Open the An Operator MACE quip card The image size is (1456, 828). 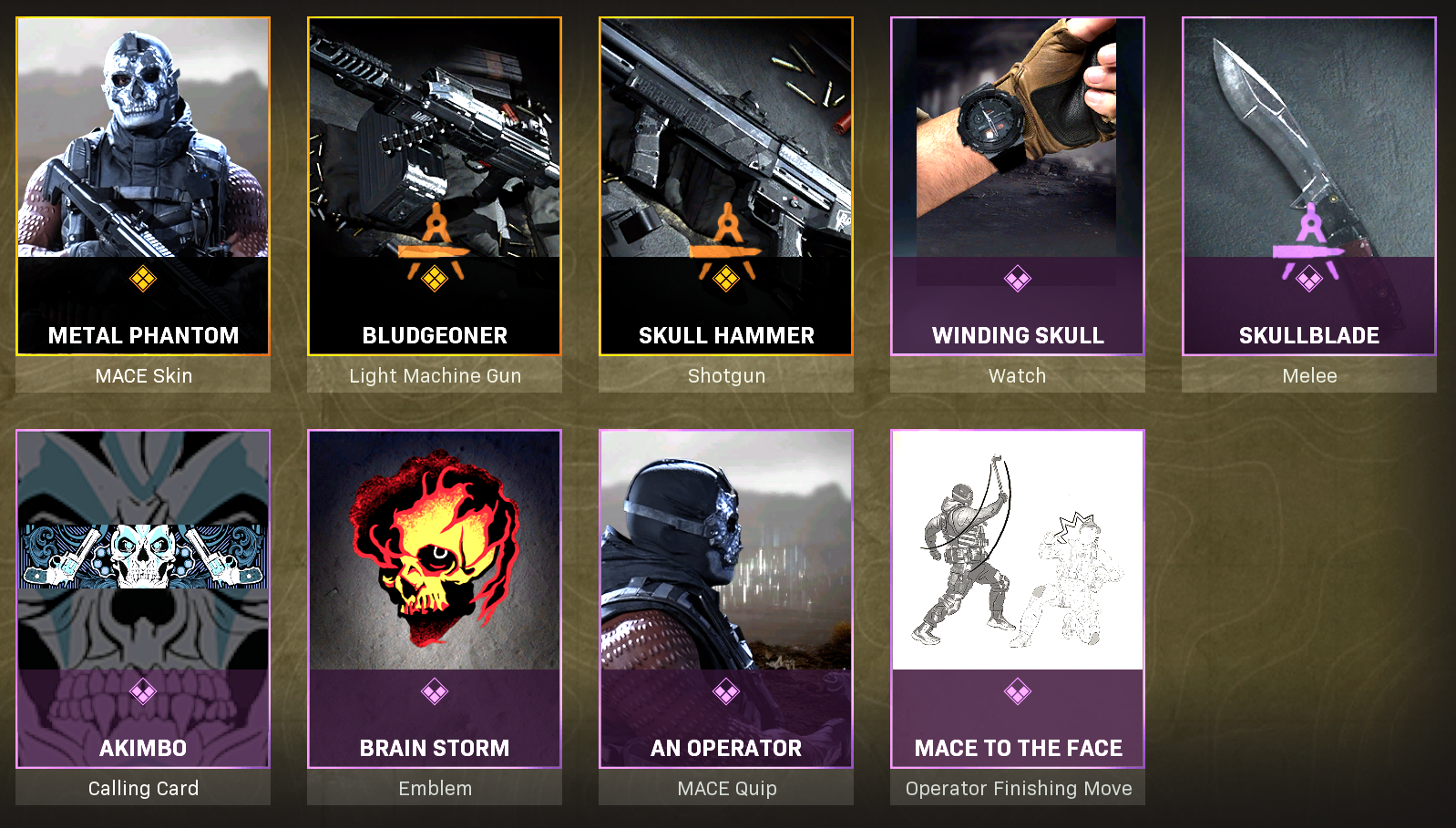[726, 598]
